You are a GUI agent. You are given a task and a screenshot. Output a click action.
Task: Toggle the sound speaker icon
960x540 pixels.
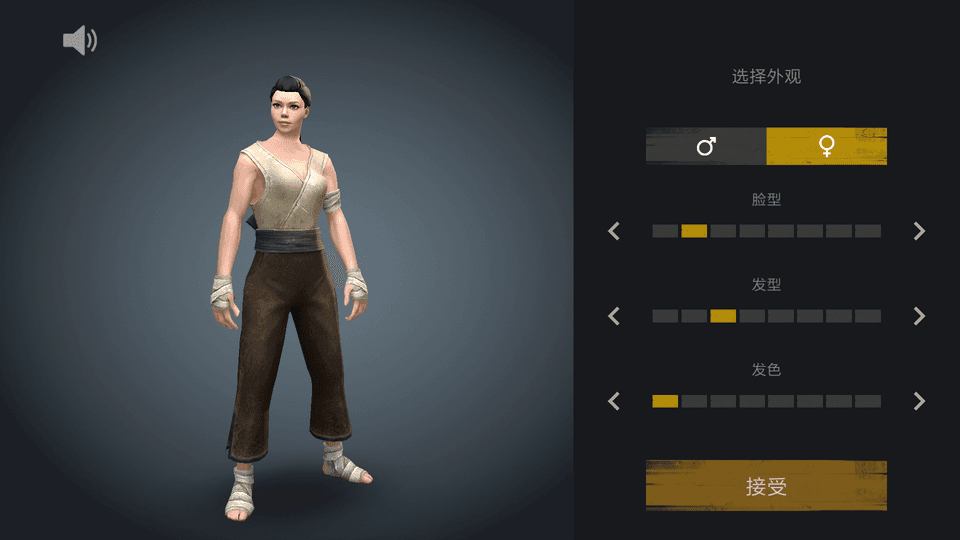[80, 40]
